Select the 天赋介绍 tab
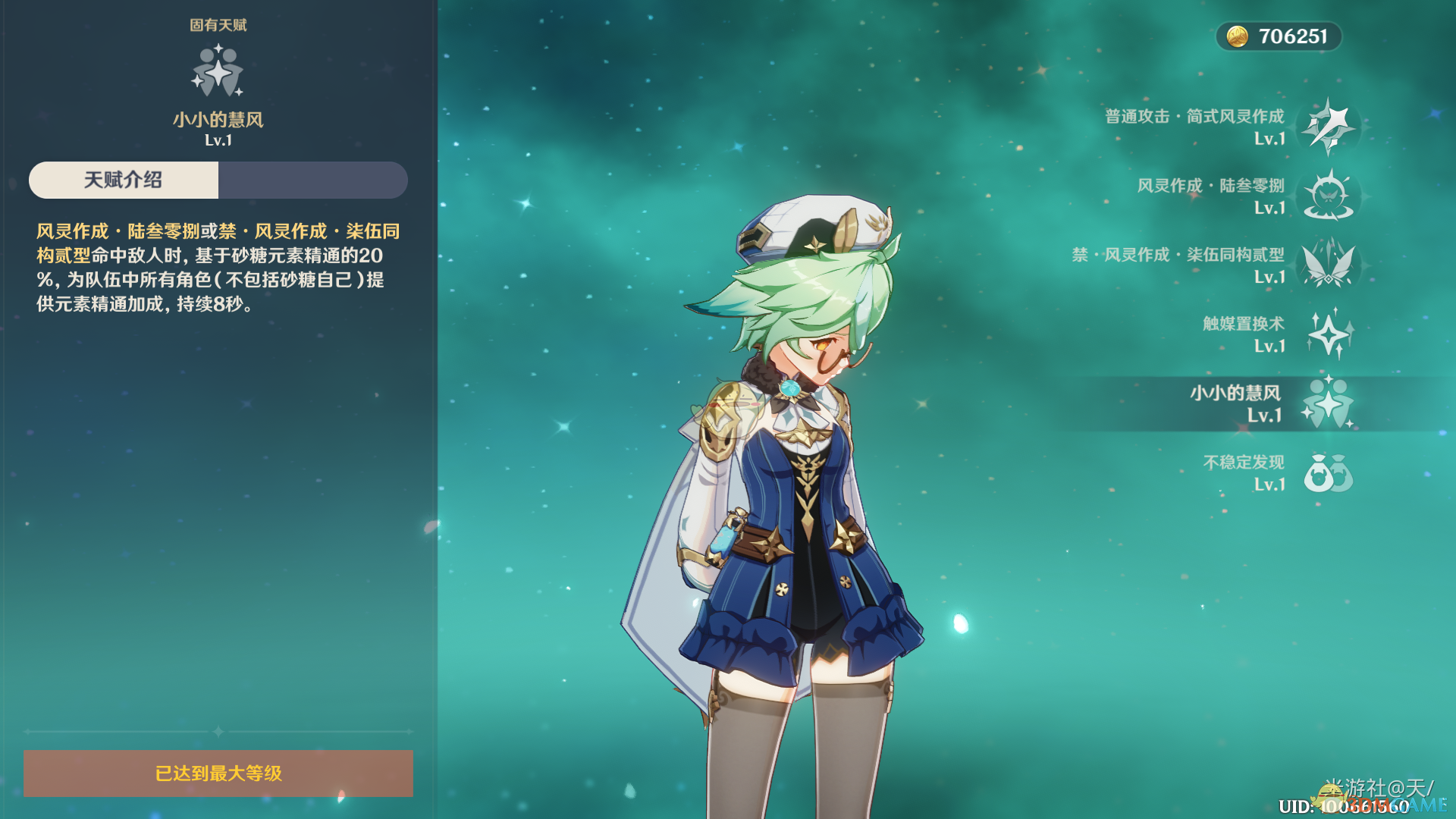This screenshot has height=819, width=1456. click(124, 180)
